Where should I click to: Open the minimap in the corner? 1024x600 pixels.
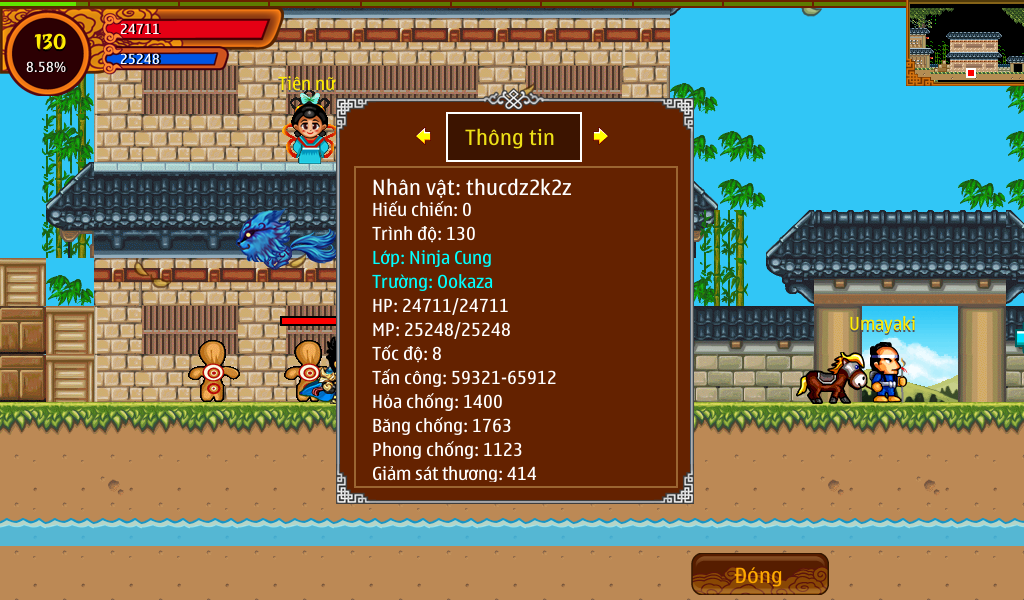[965, 43]
